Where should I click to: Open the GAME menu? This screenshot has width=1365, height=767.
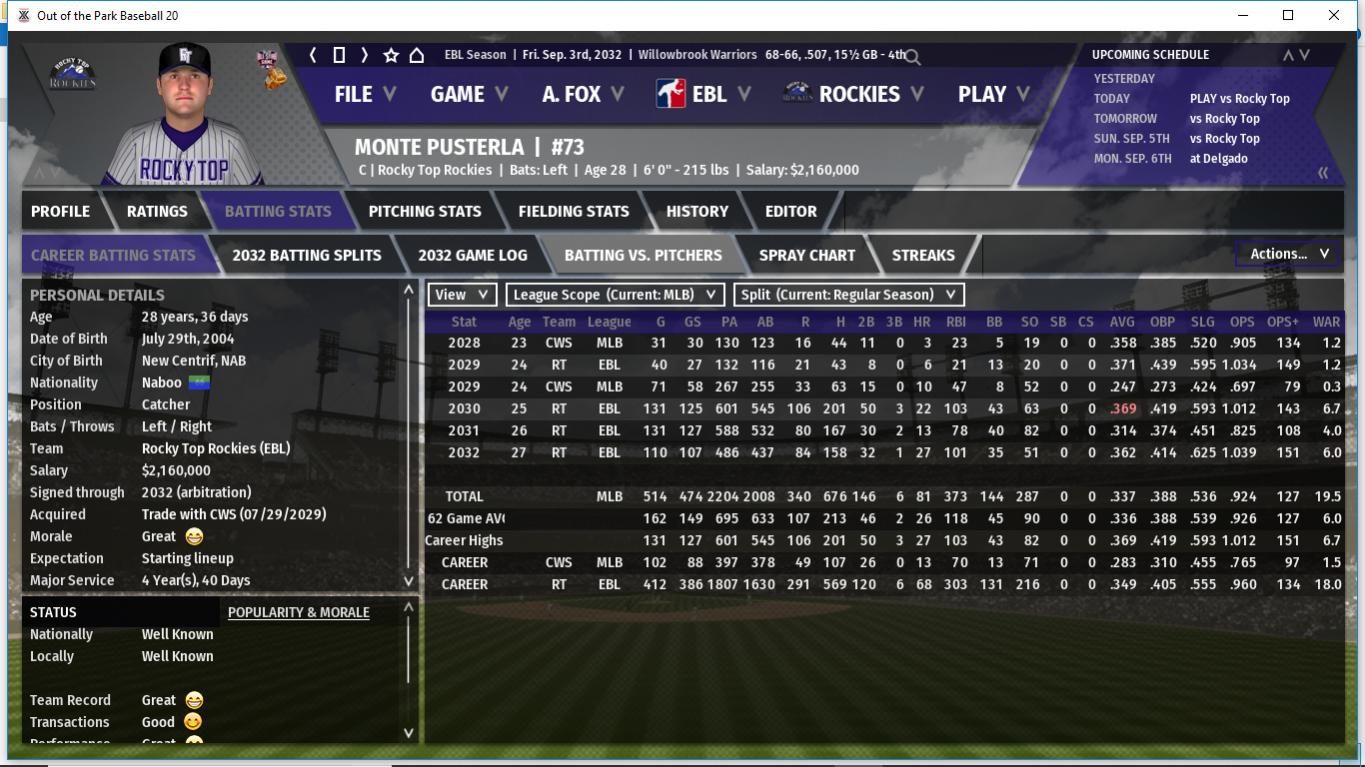[x=468, y=94]
